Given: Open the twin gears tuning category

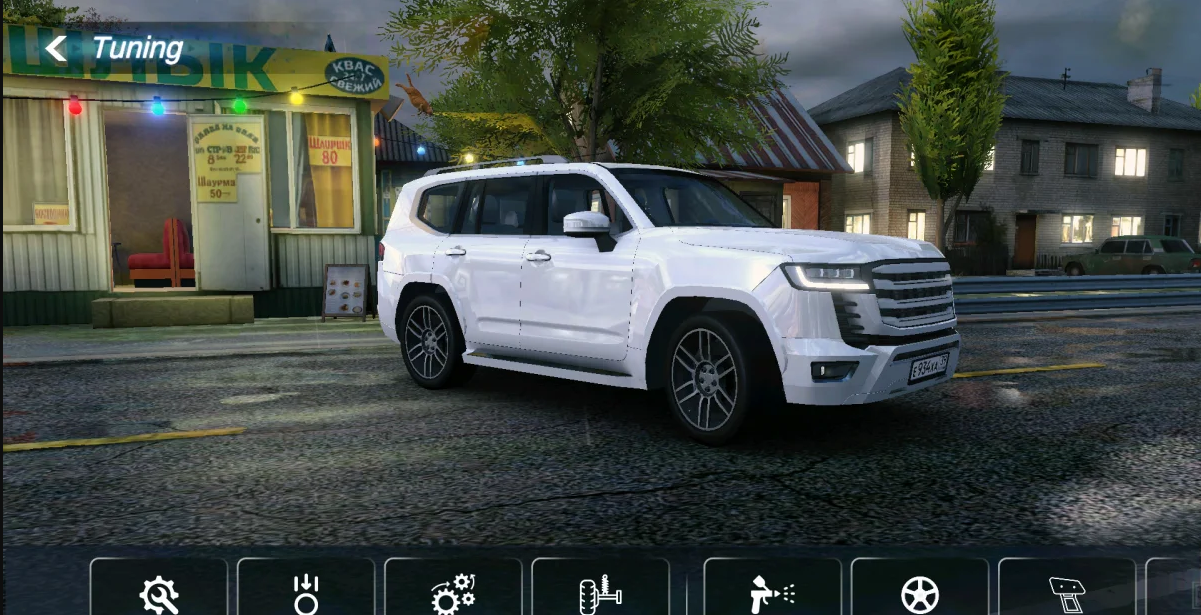Looking at the screenshot, I should click(453, 593).
